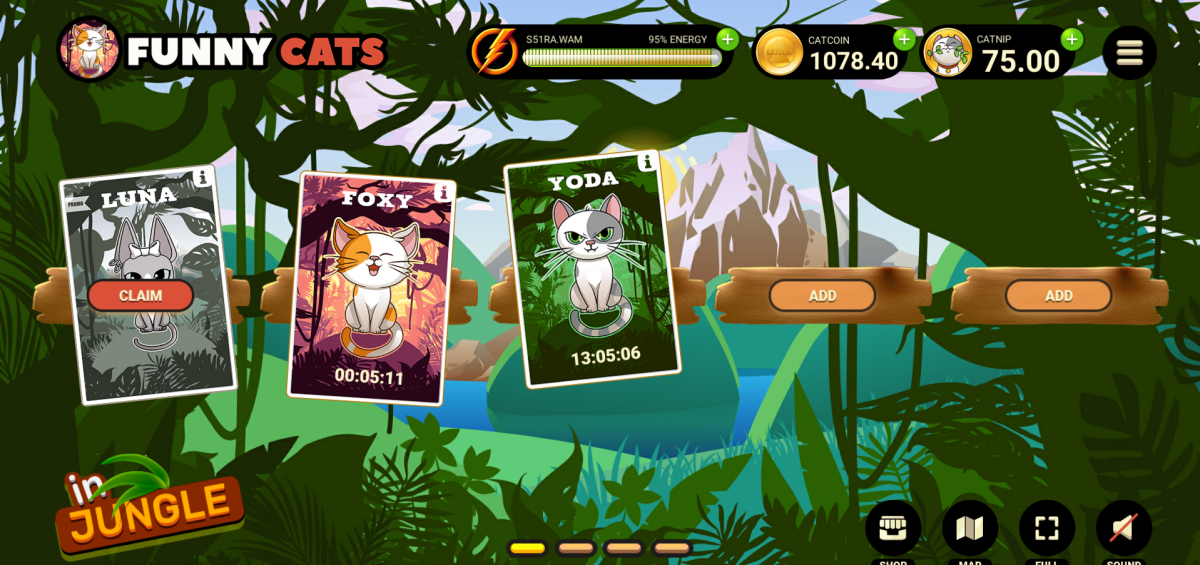This screenshot has height=565, width=1200.
Task: Add Catcoin using the green plus
Action: (904, 40)
